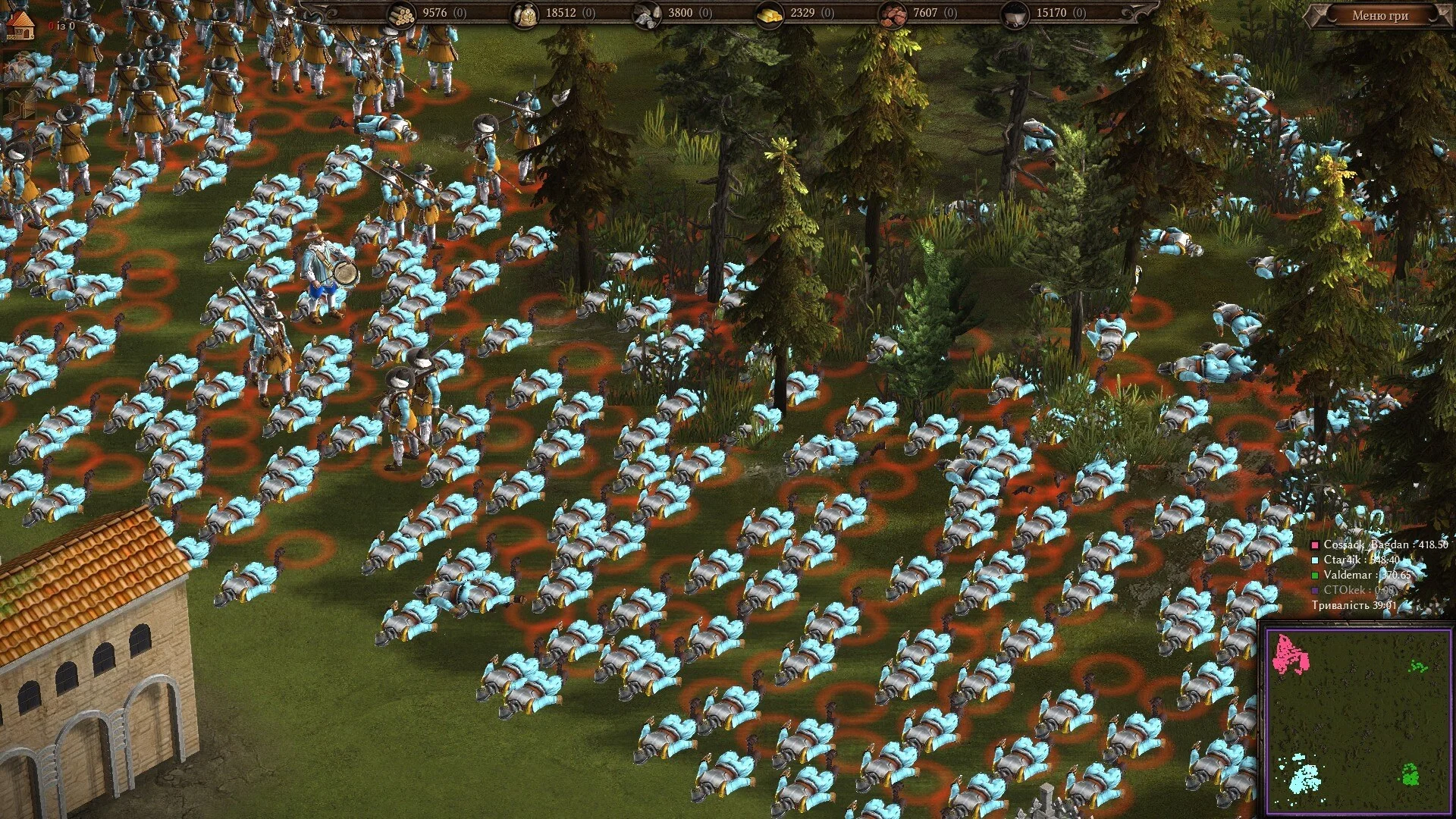Open the Меню гри game menu
This screenshot has width=1456, height=819.
[x=1379, y=15]
